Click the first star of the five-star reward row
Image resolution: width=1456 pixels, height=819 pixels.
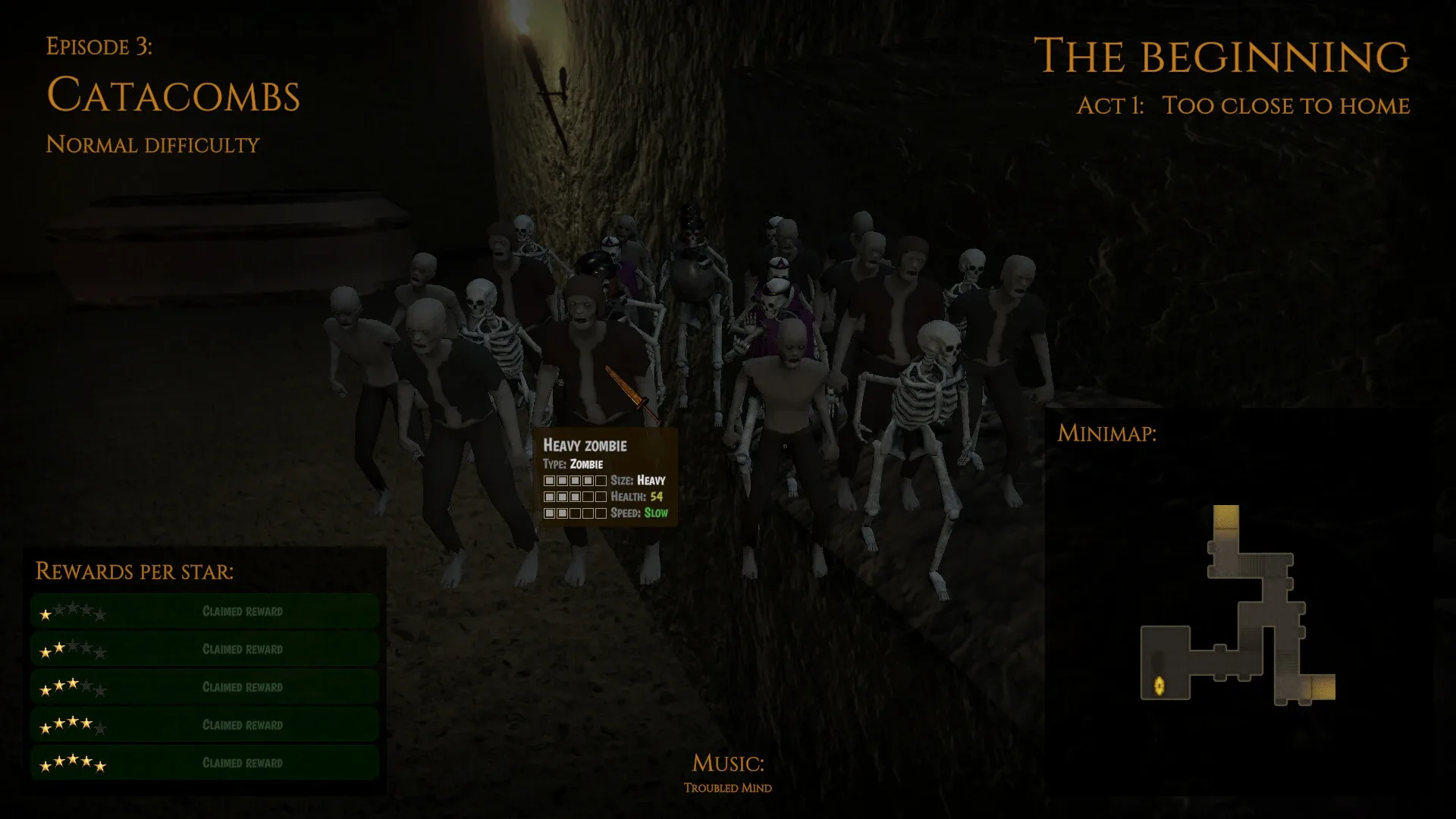pyautogui.click(x=45, y=767)
